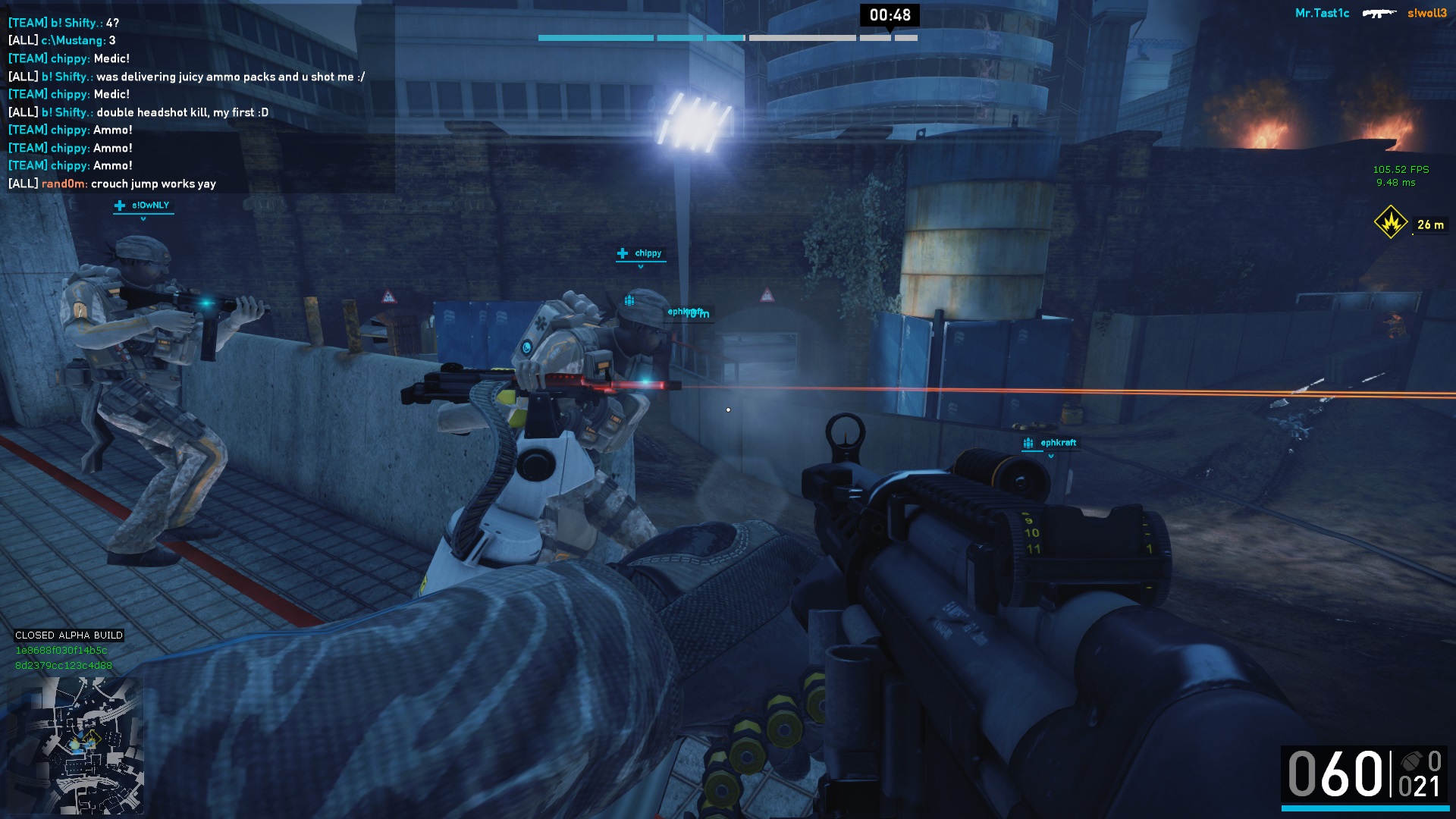
Task: Select the grenade icon beside the ammo counter
Action: [1410, 761]
